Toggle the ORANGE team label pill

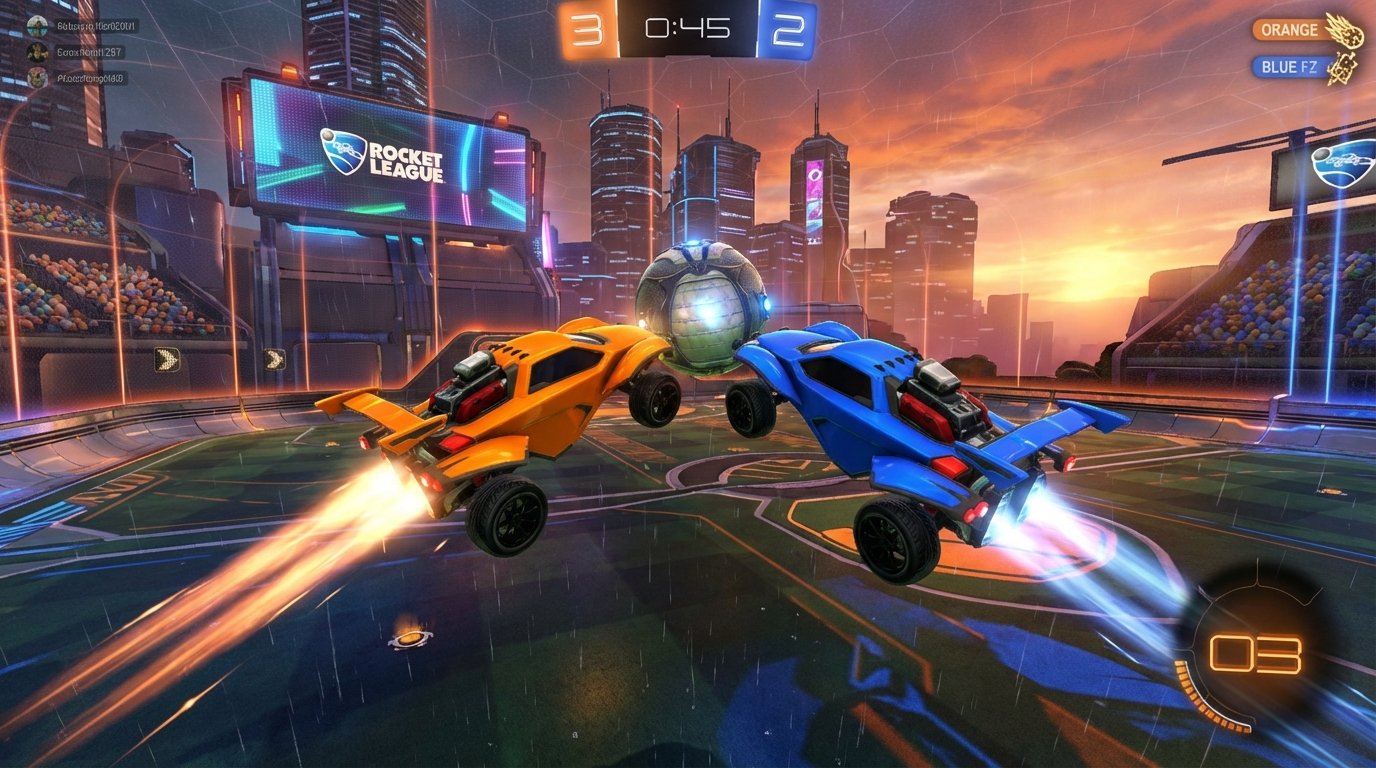[1292, 29]
